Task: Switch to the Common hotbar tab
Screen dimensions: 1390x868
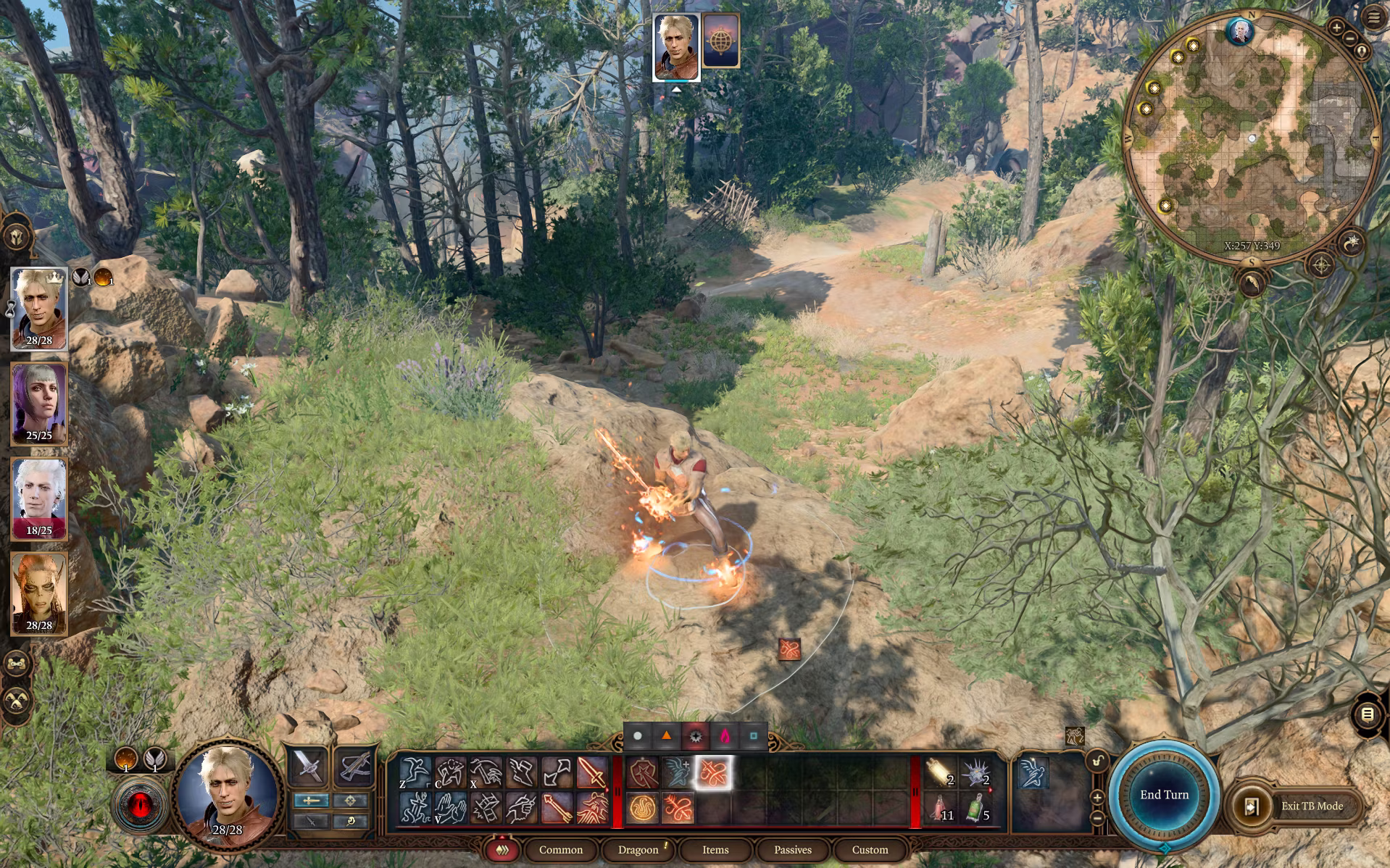Action: [x=560, y=850]
